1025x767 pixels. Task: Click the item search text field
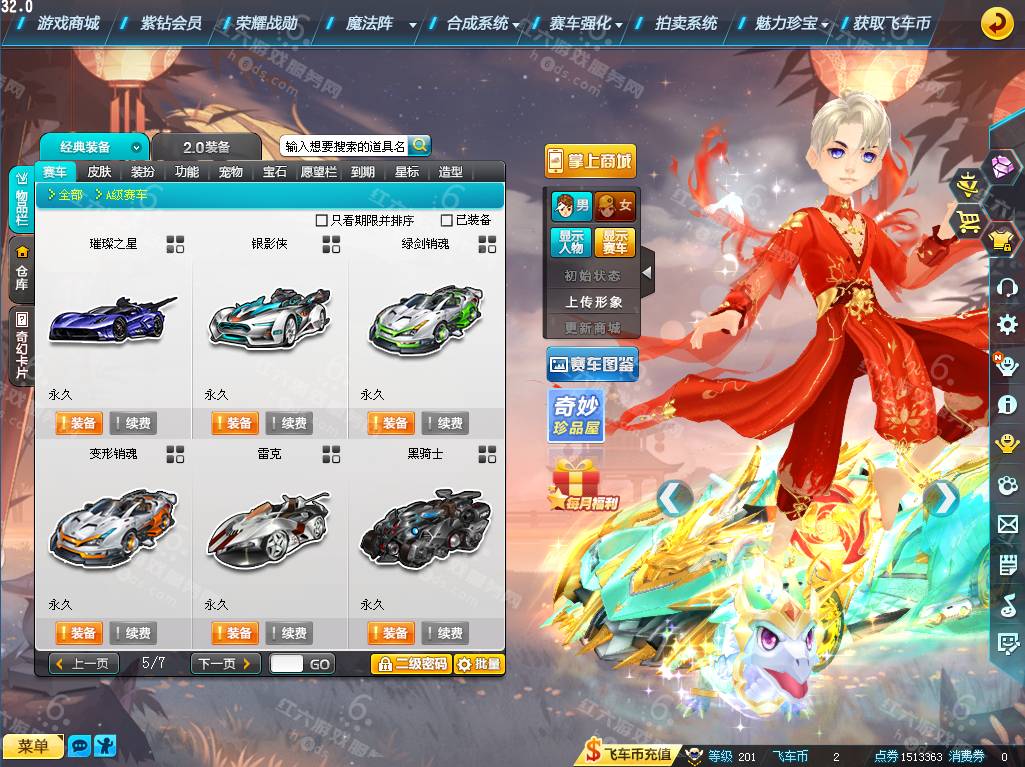coord(344,146)
